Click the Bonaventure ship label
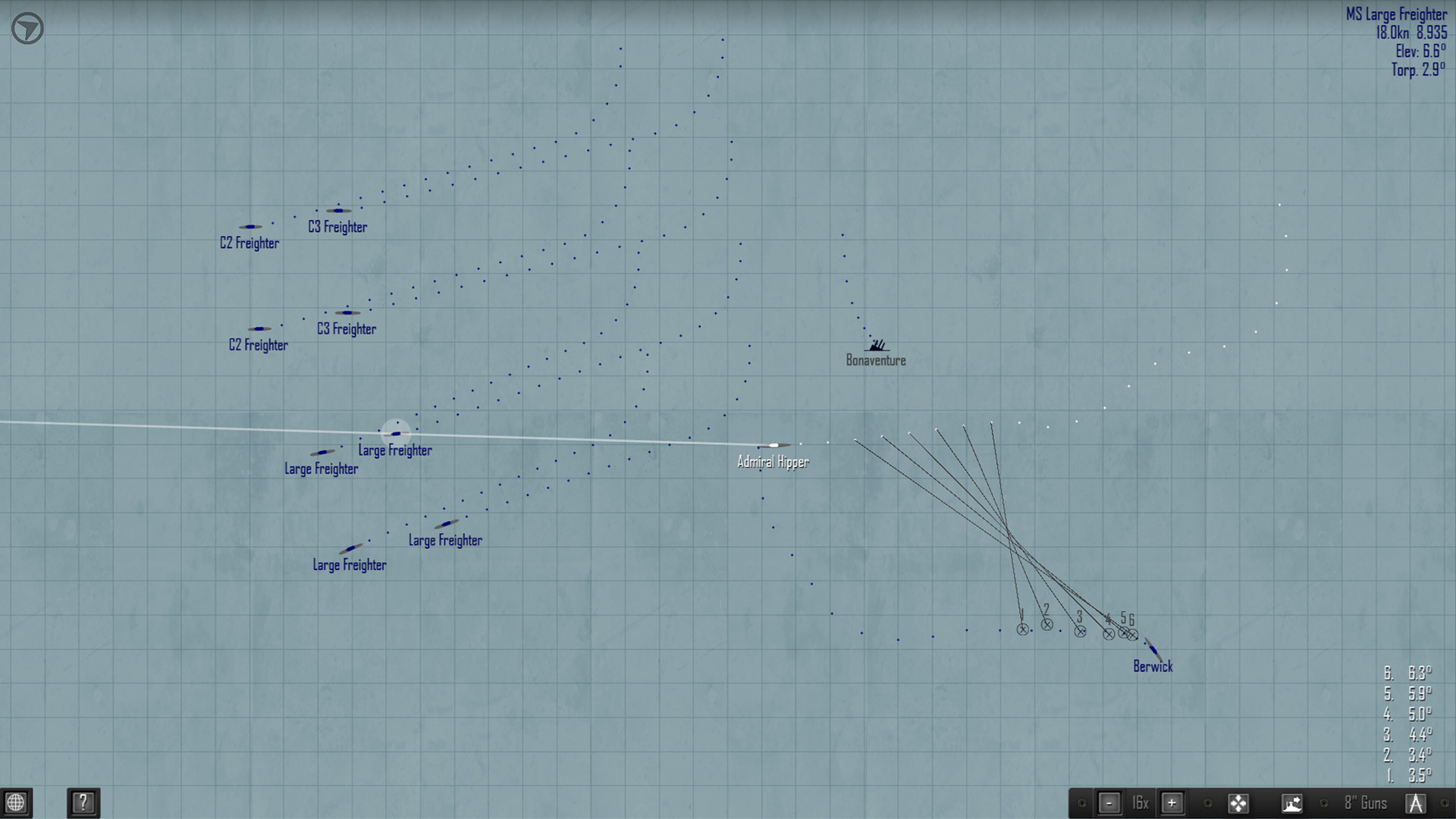 (876, 360)
